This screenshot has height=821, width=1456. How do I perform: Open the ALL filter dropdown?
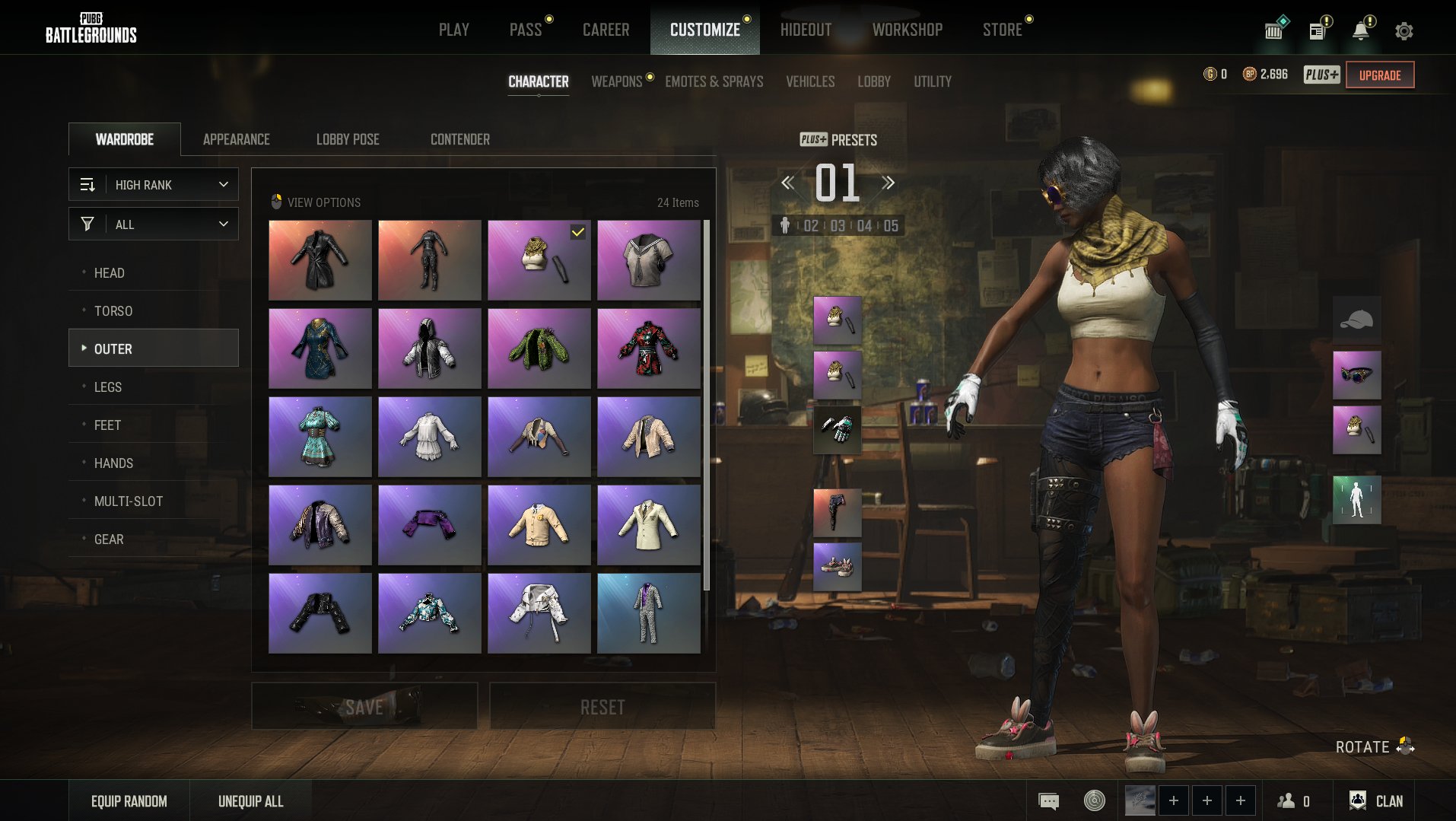[154, 224]
